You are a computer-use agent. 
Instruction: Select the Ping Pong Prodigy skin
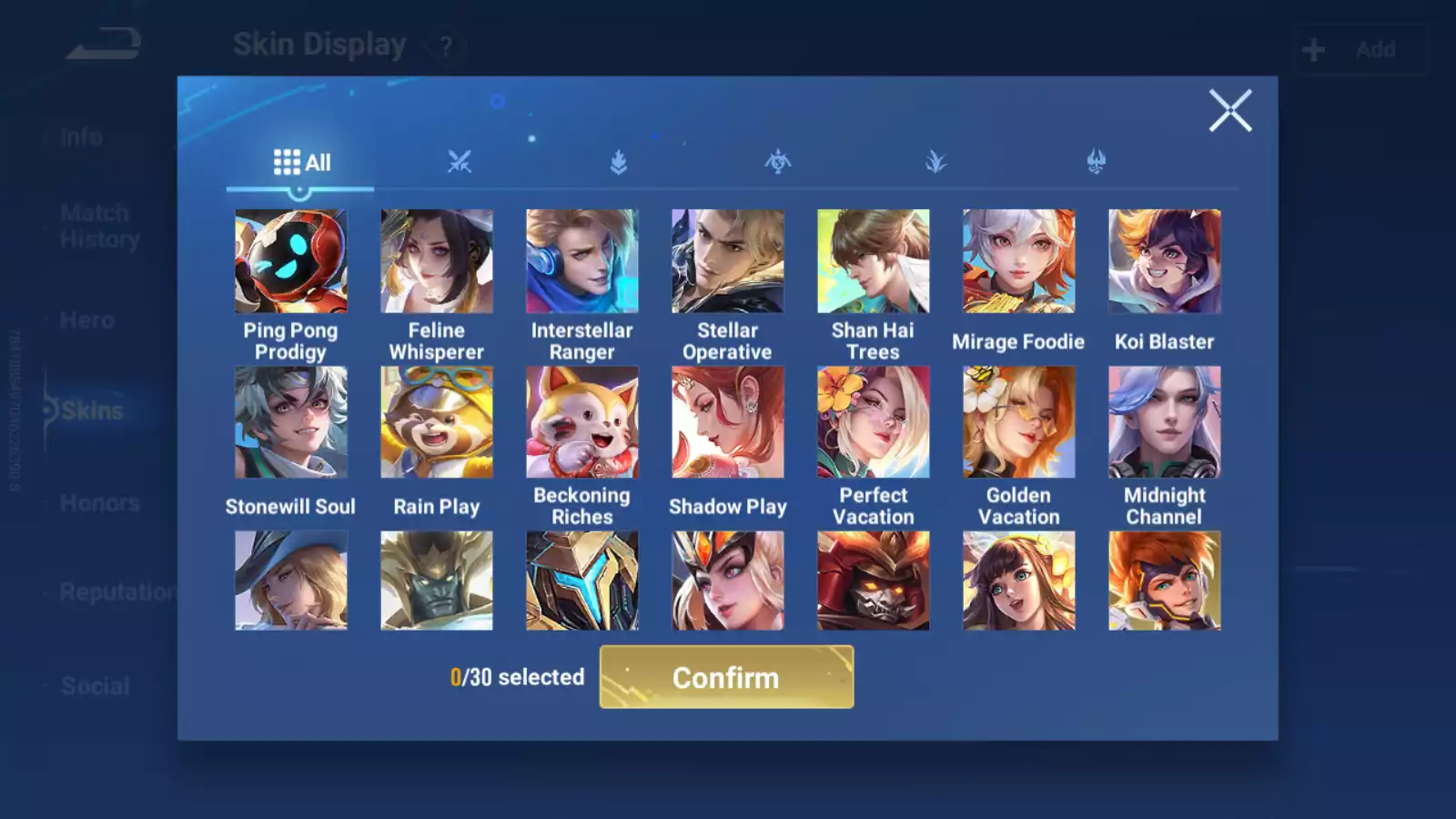click(x=290, y=262)
